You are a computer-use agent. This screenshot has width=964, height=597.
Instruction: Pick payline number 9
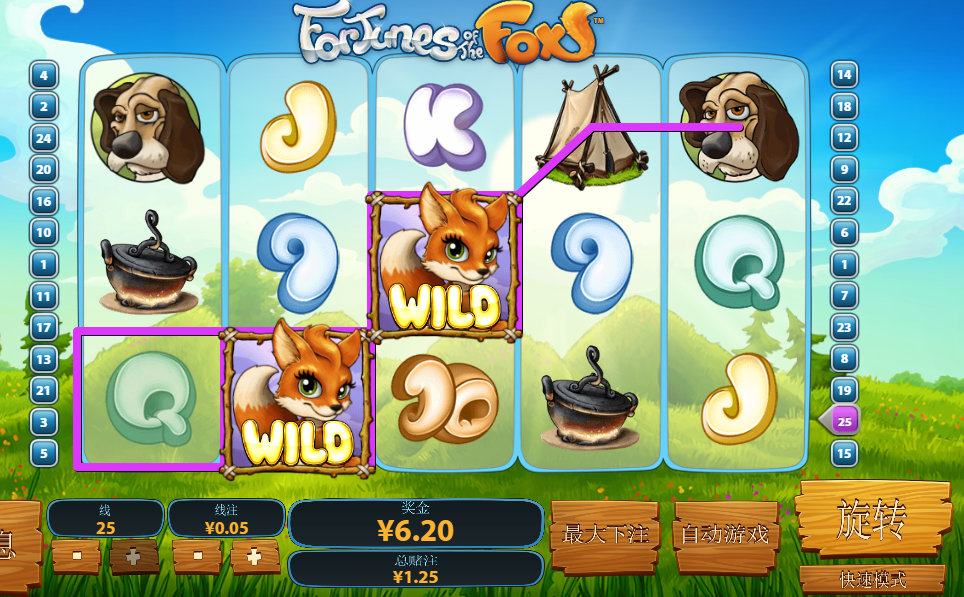pyautogui.click(x=845, y=169)
